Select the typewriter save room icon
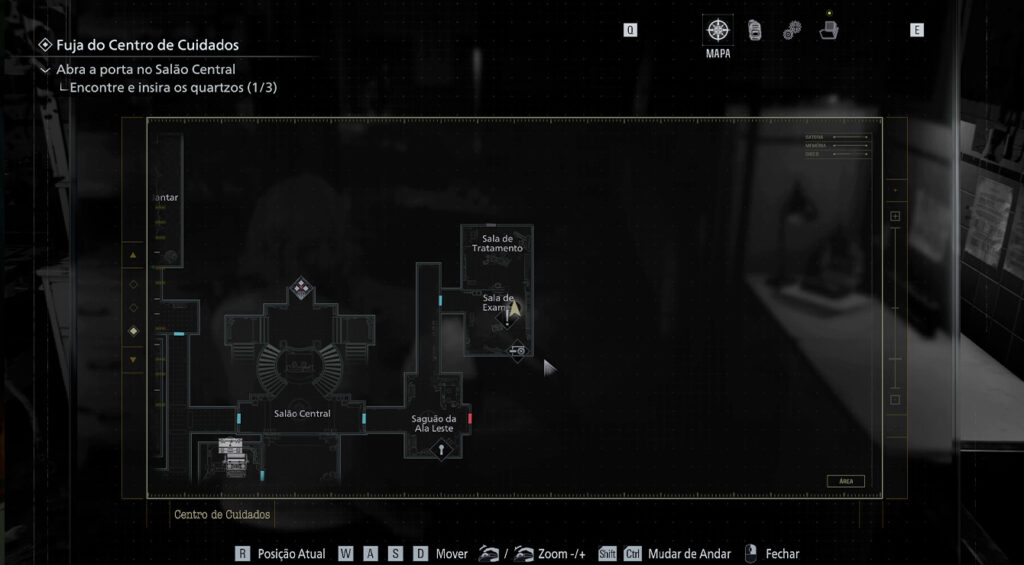 click(230, 443)
